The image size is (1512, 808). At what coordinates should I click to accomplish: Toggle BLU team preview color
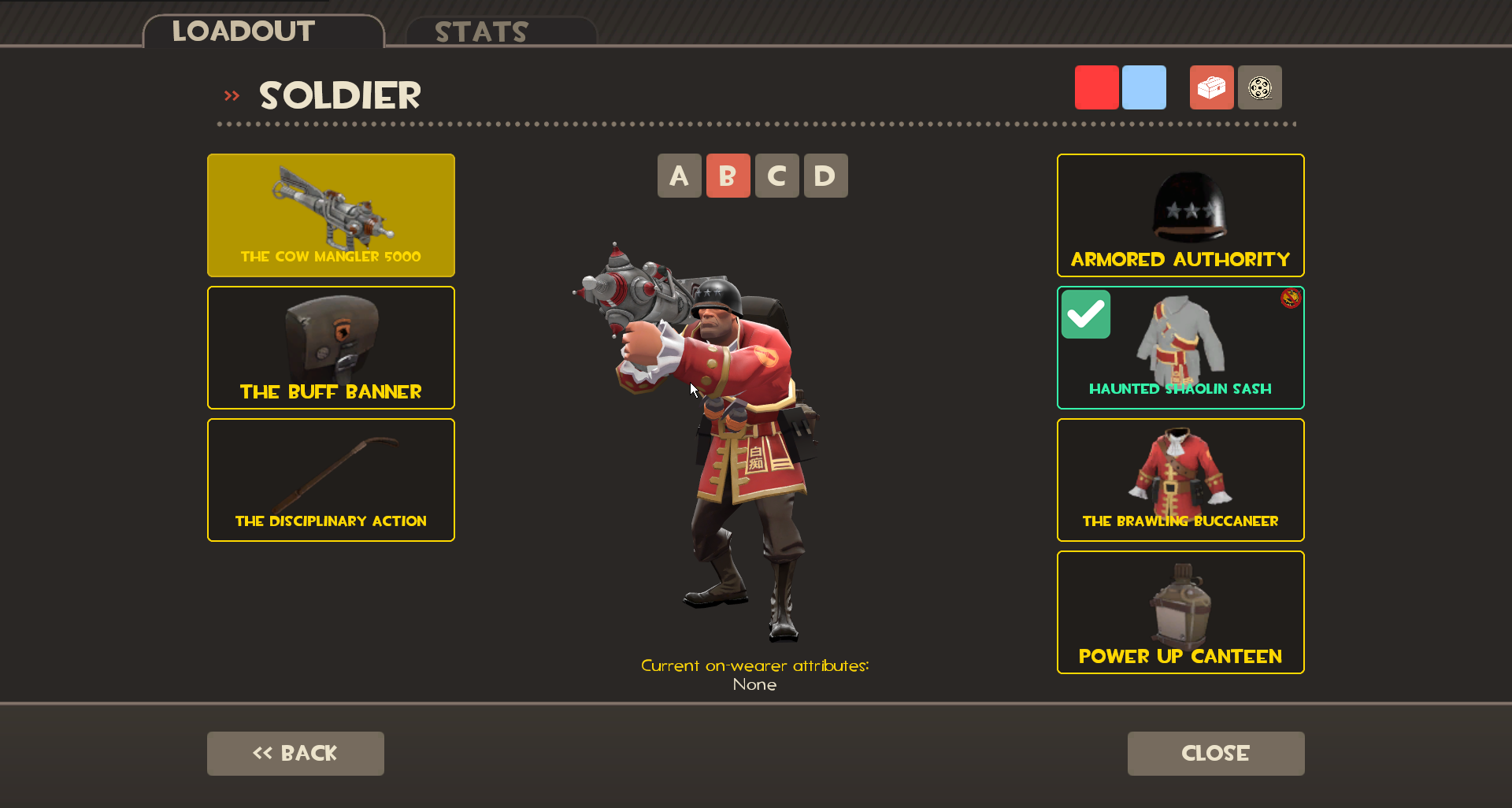point(1144,87)
